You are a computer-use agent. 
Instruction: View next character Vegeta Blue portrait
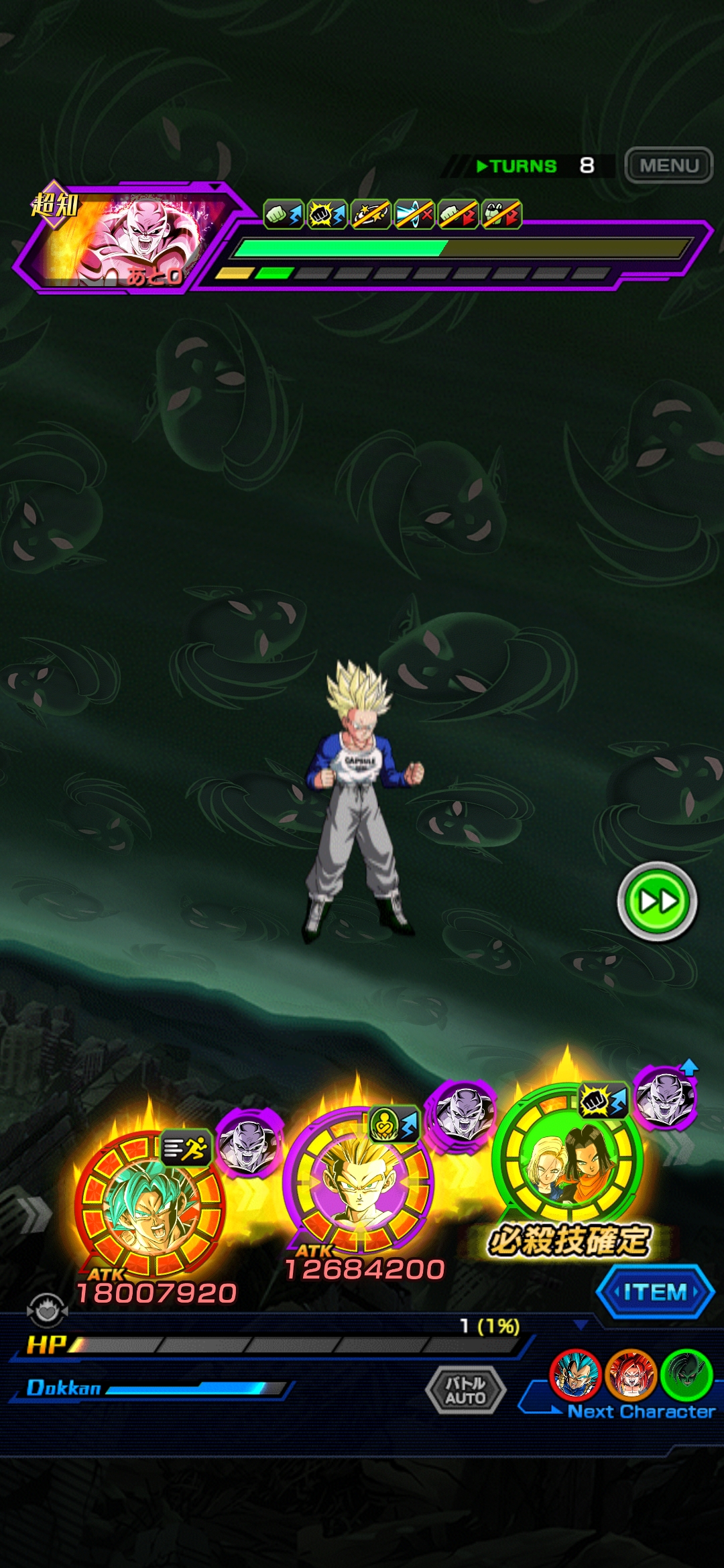(x=575, y=1374)
